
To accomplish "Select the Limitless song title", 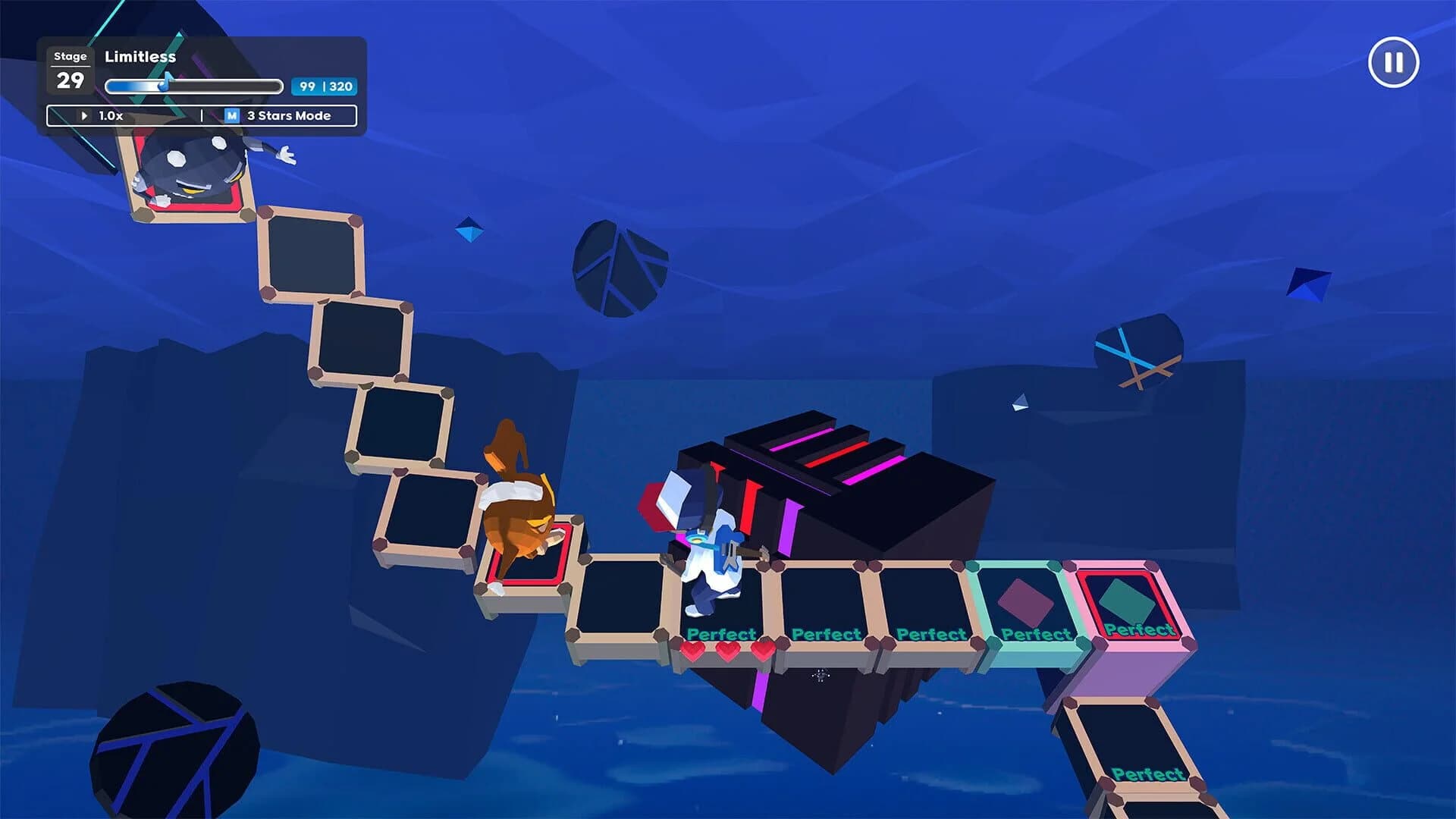I will 140,56.
